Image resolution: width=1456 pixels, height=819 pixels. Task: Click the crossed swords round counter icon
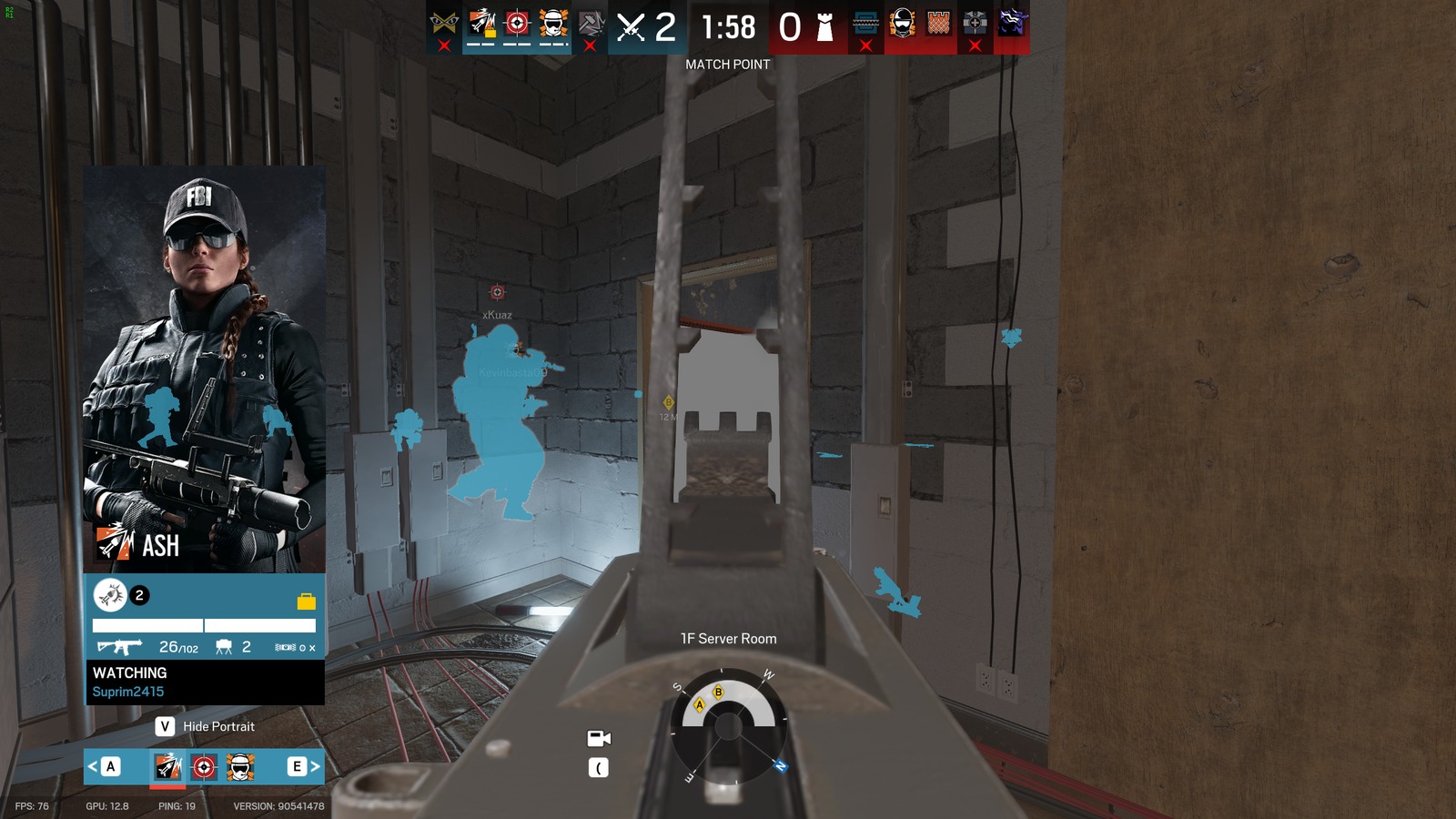pyautogui.click(x=630, y=27)
